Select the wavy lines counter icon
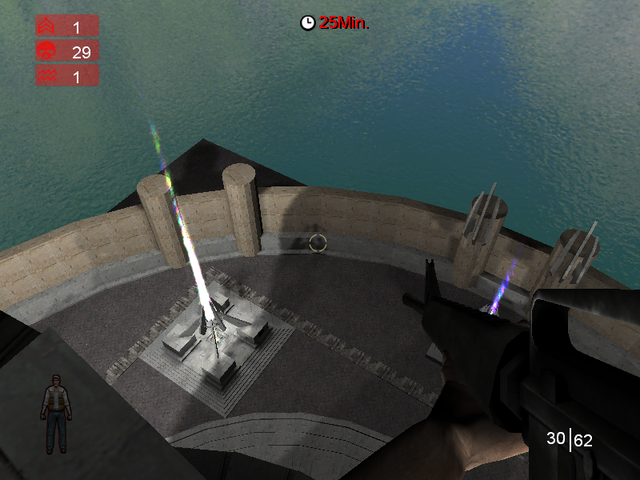 tap(46, 75)
